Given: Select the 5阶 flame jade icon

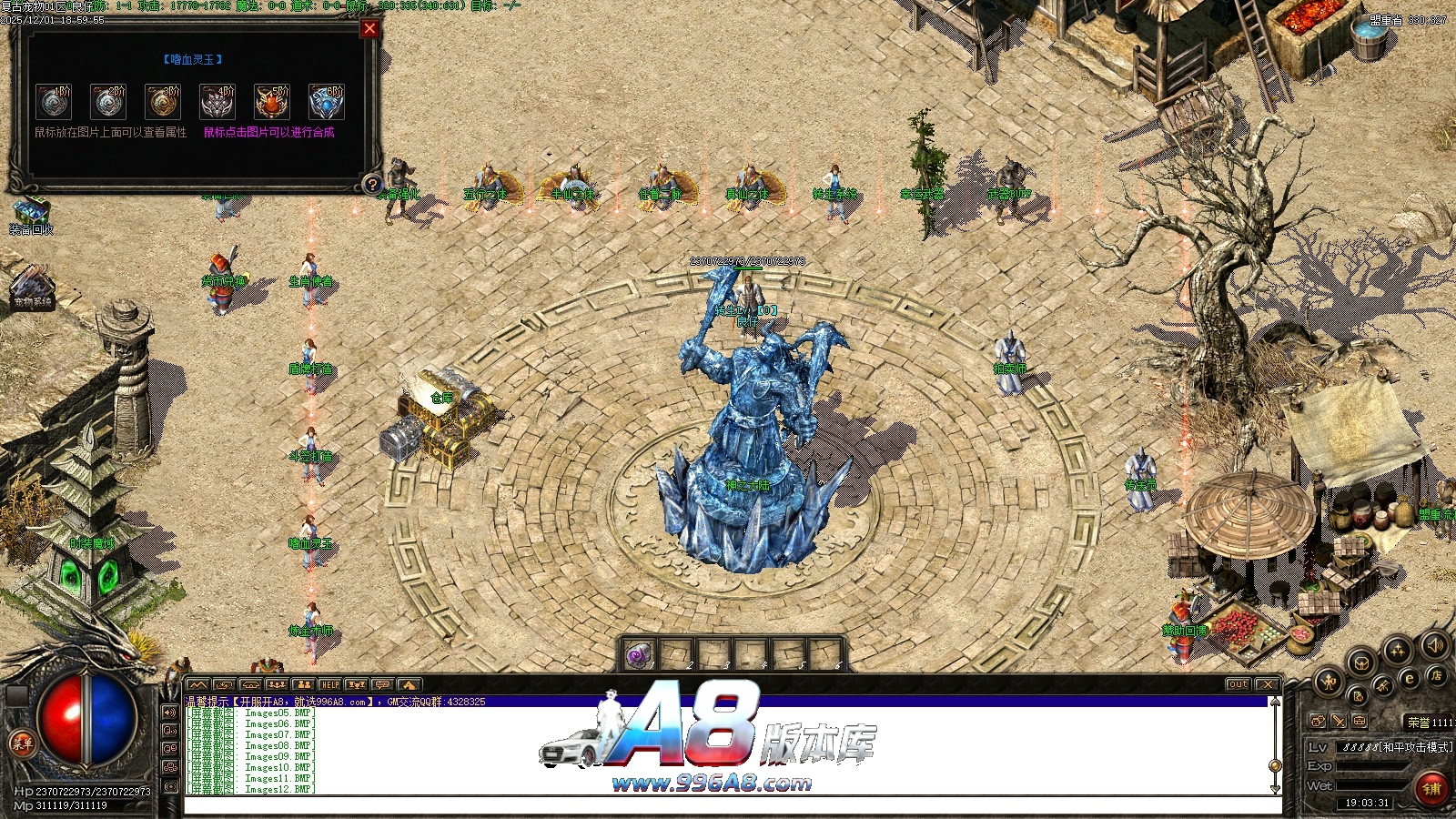Looking at the screenshot, I should 272,102.
